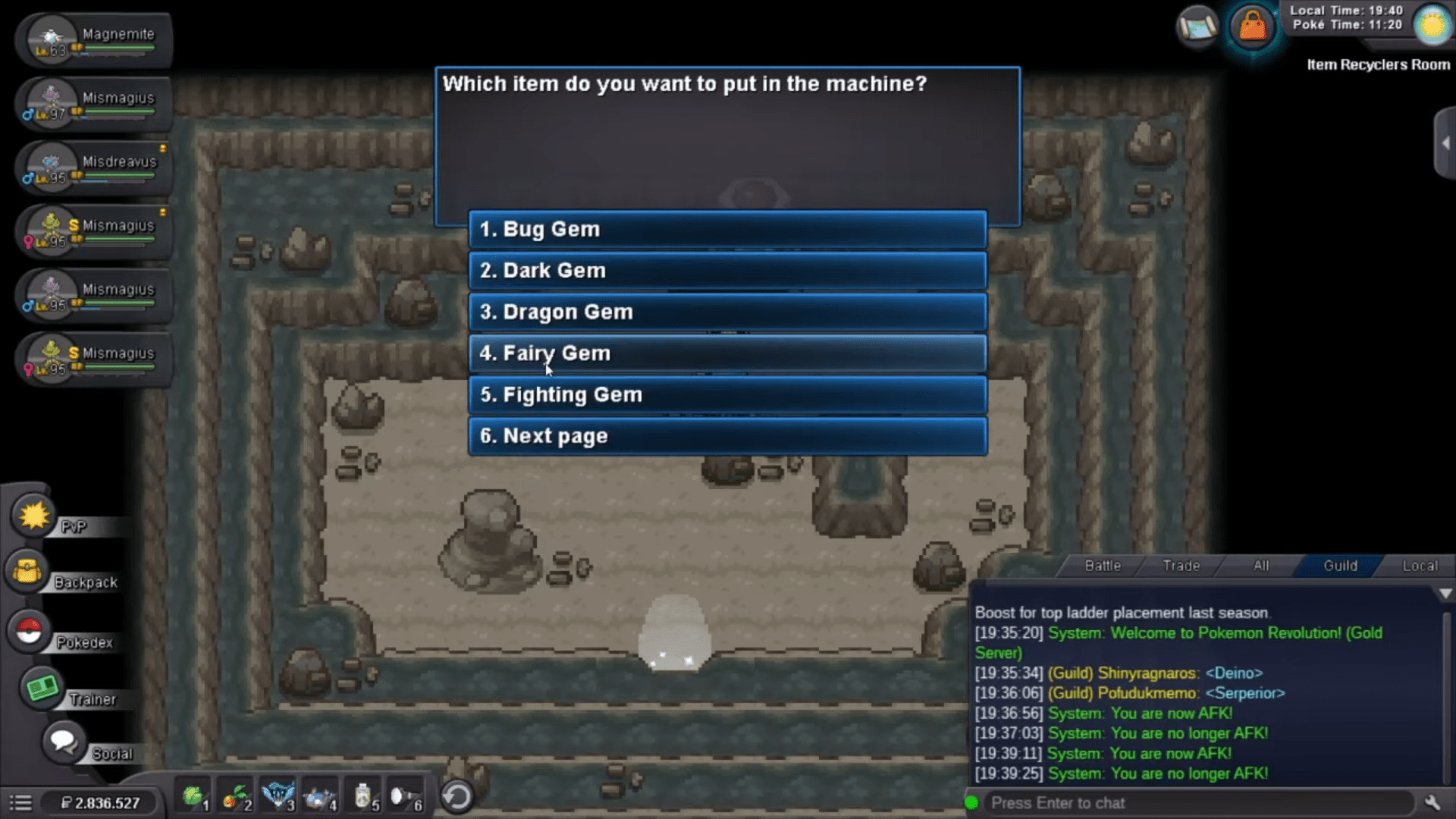Open the orange shopping bag icon
The image size is (1456, 819).
[1252, 27]
